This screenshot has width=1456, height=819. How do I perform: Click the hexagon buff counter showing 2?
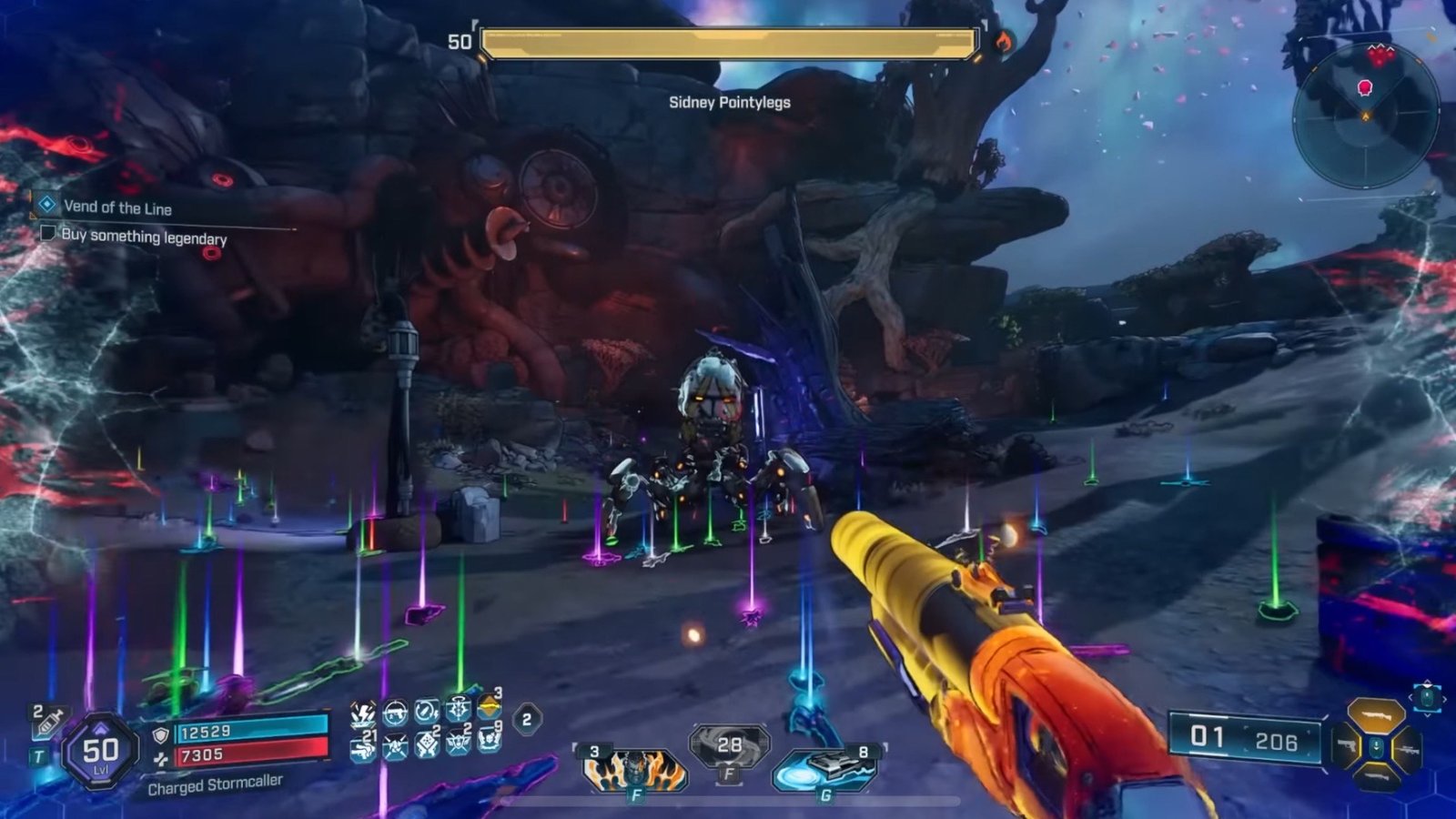point(526,720)
